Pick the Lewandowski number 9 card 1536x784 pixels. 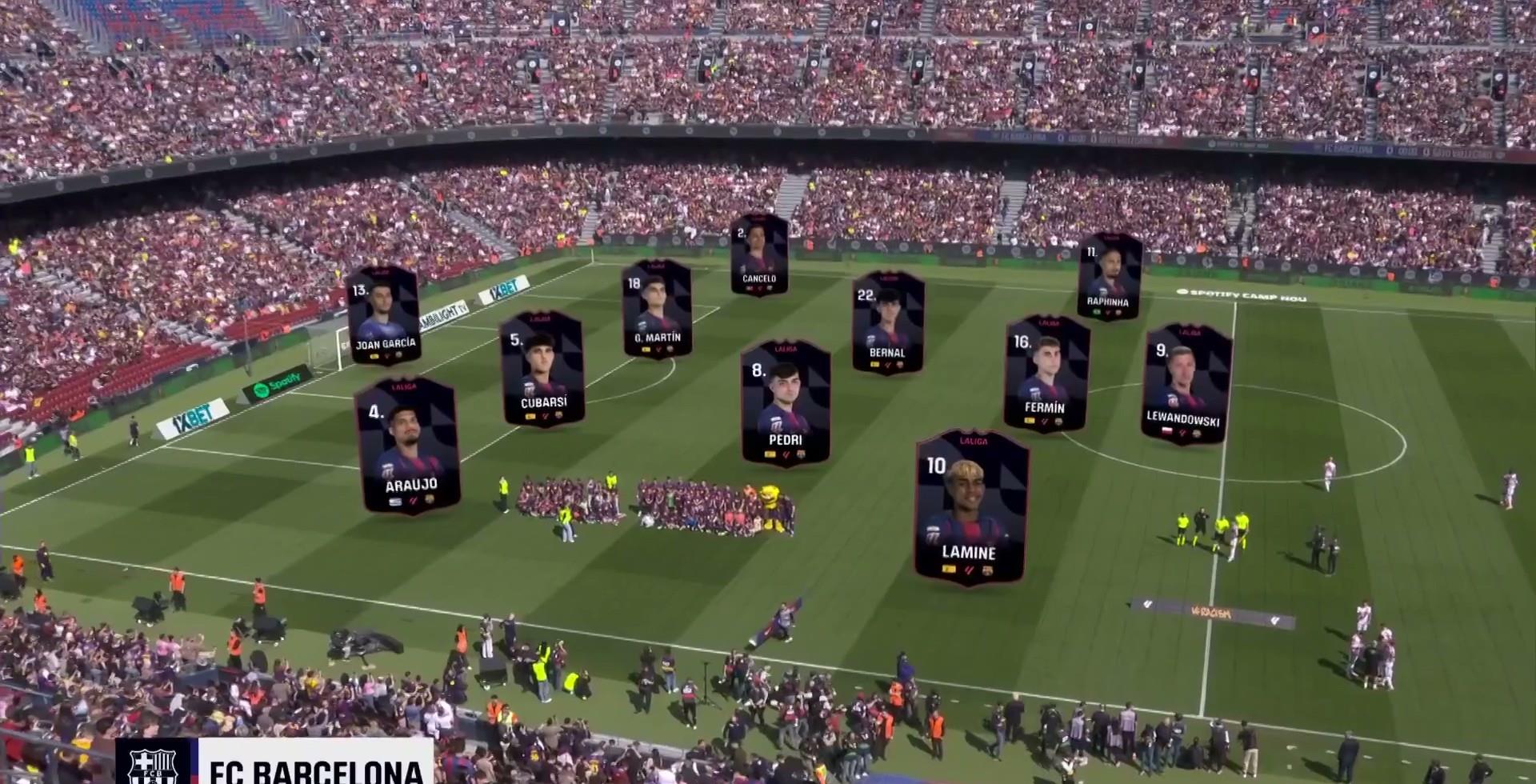pos(1187,384)
